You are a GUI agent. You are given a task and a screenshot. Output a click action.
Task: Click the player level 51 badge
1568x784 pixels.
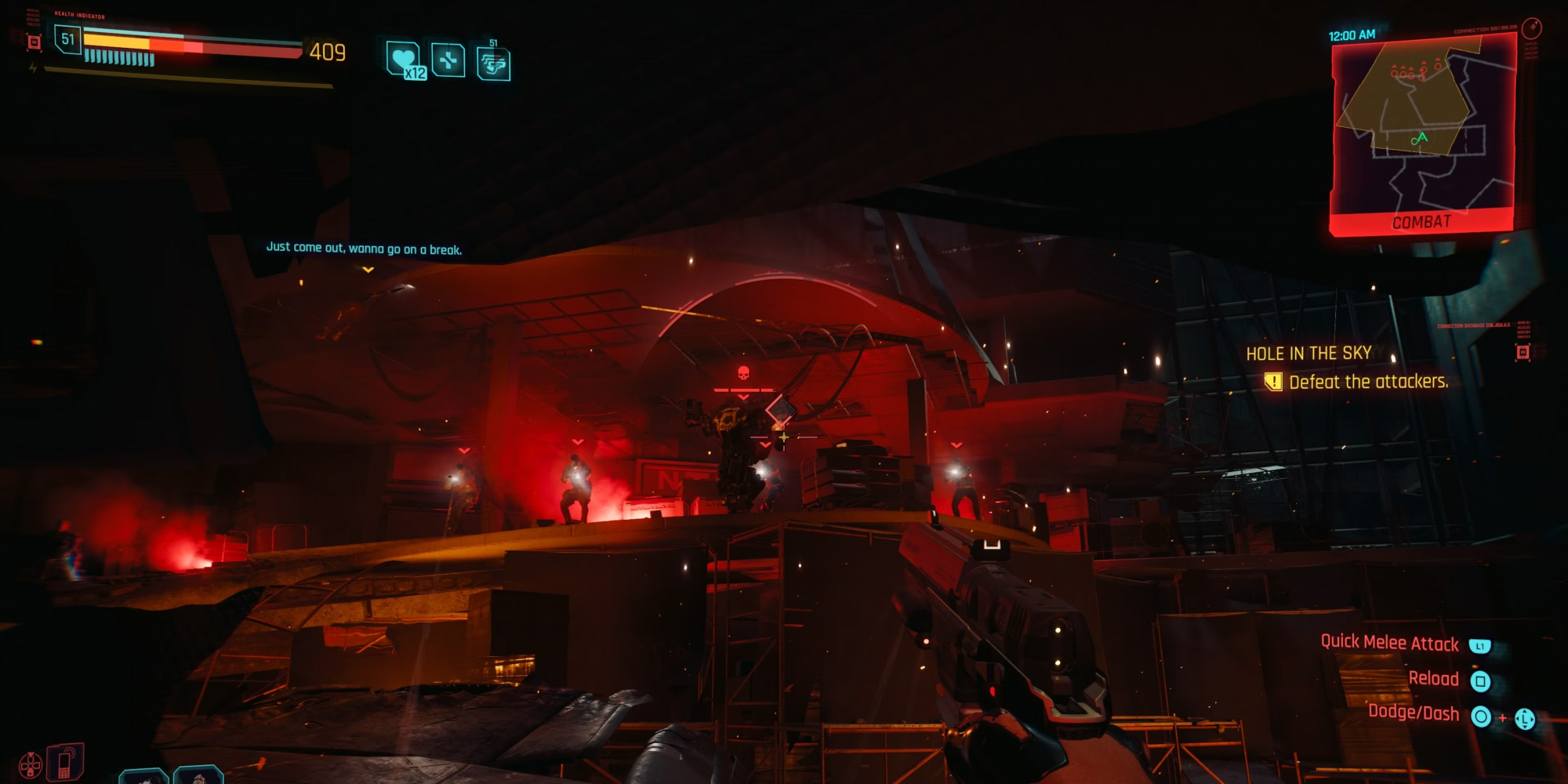68,39
